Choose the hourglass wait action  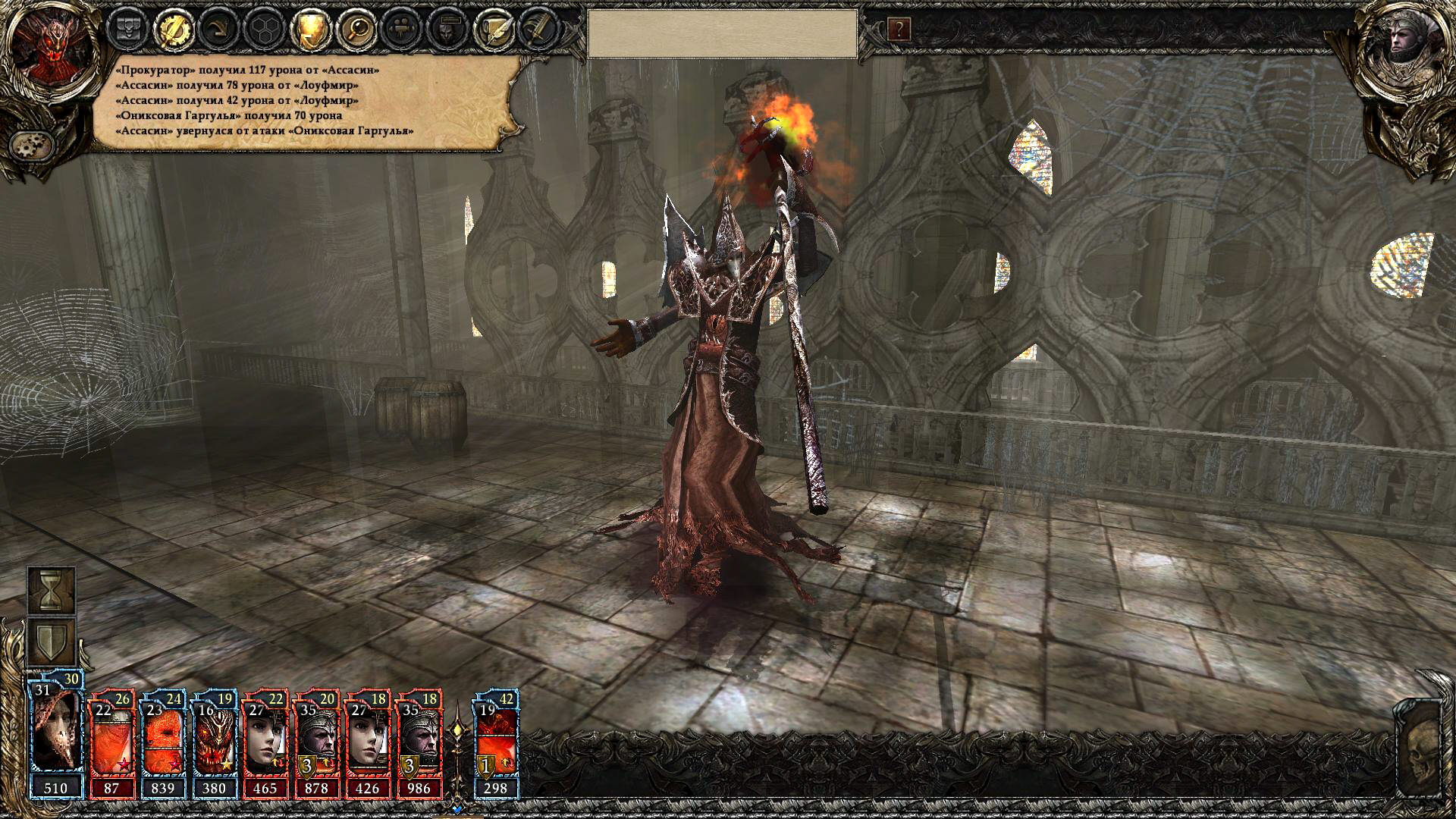click(x=52, y=589)
